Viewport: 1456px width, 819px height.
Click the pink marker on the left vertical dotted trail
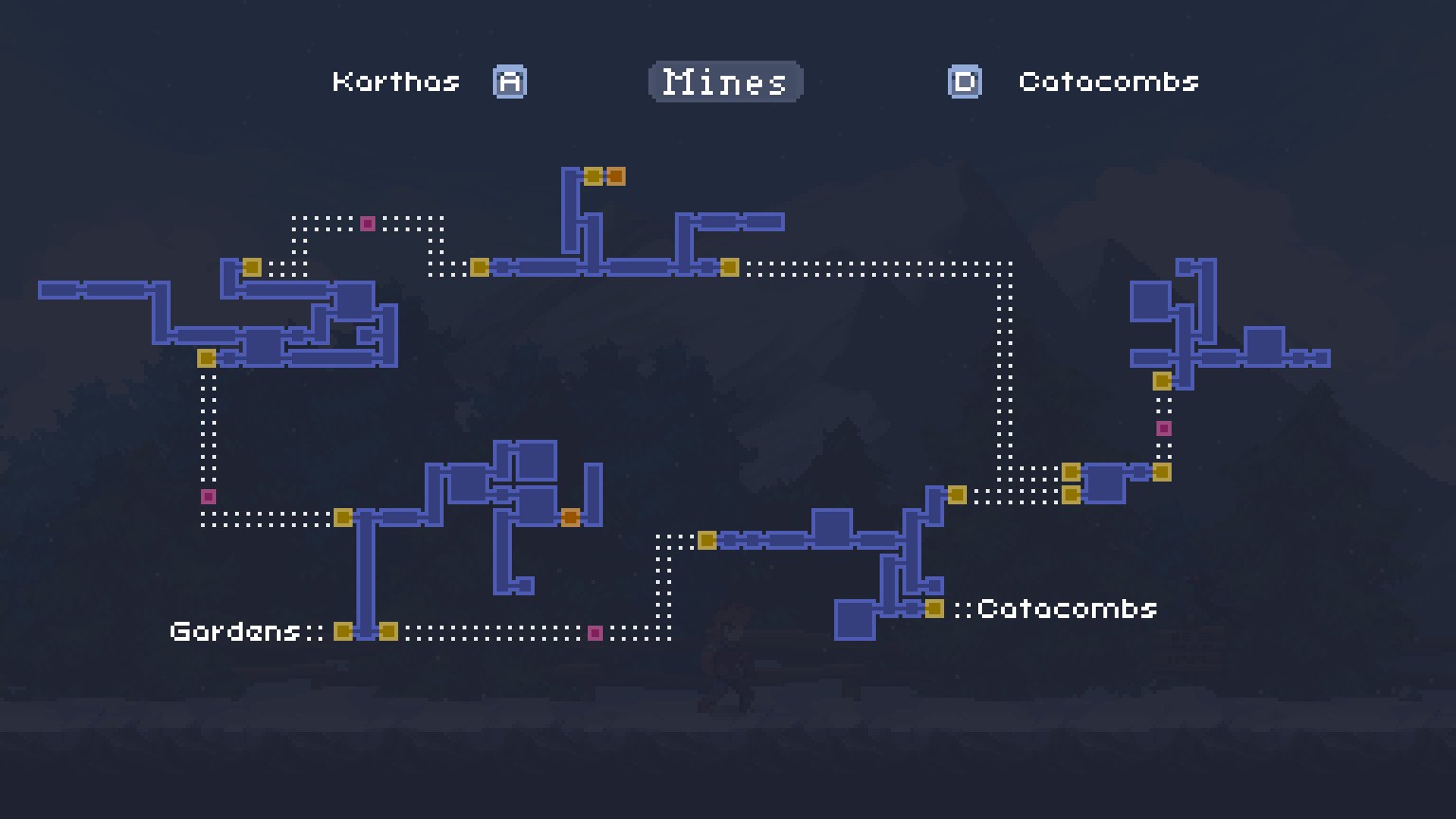tap(207, 495)
